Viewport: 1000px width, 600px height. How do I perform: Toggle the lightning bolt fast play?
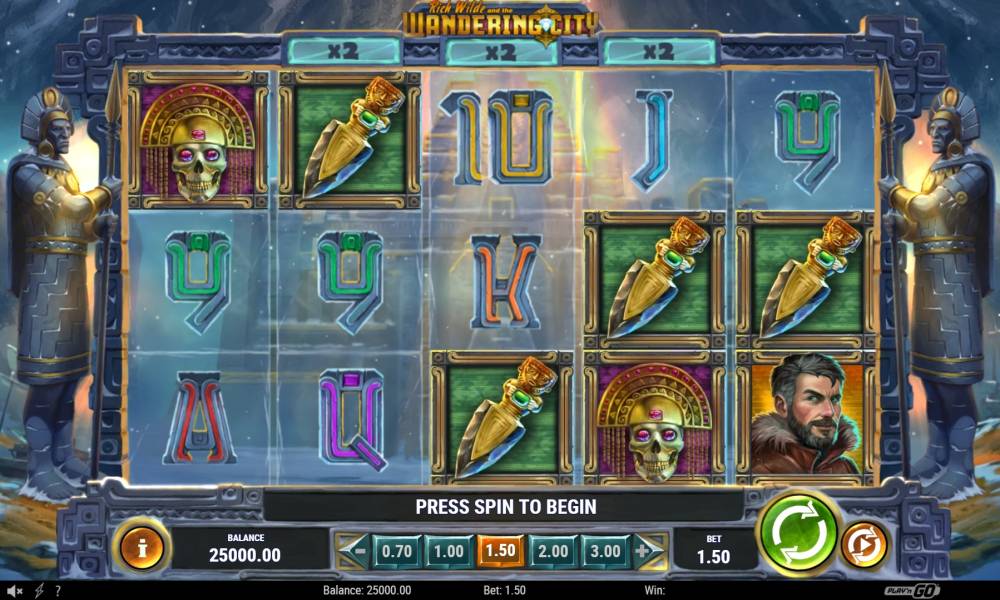pyautogui.click(x=39, y=591)
